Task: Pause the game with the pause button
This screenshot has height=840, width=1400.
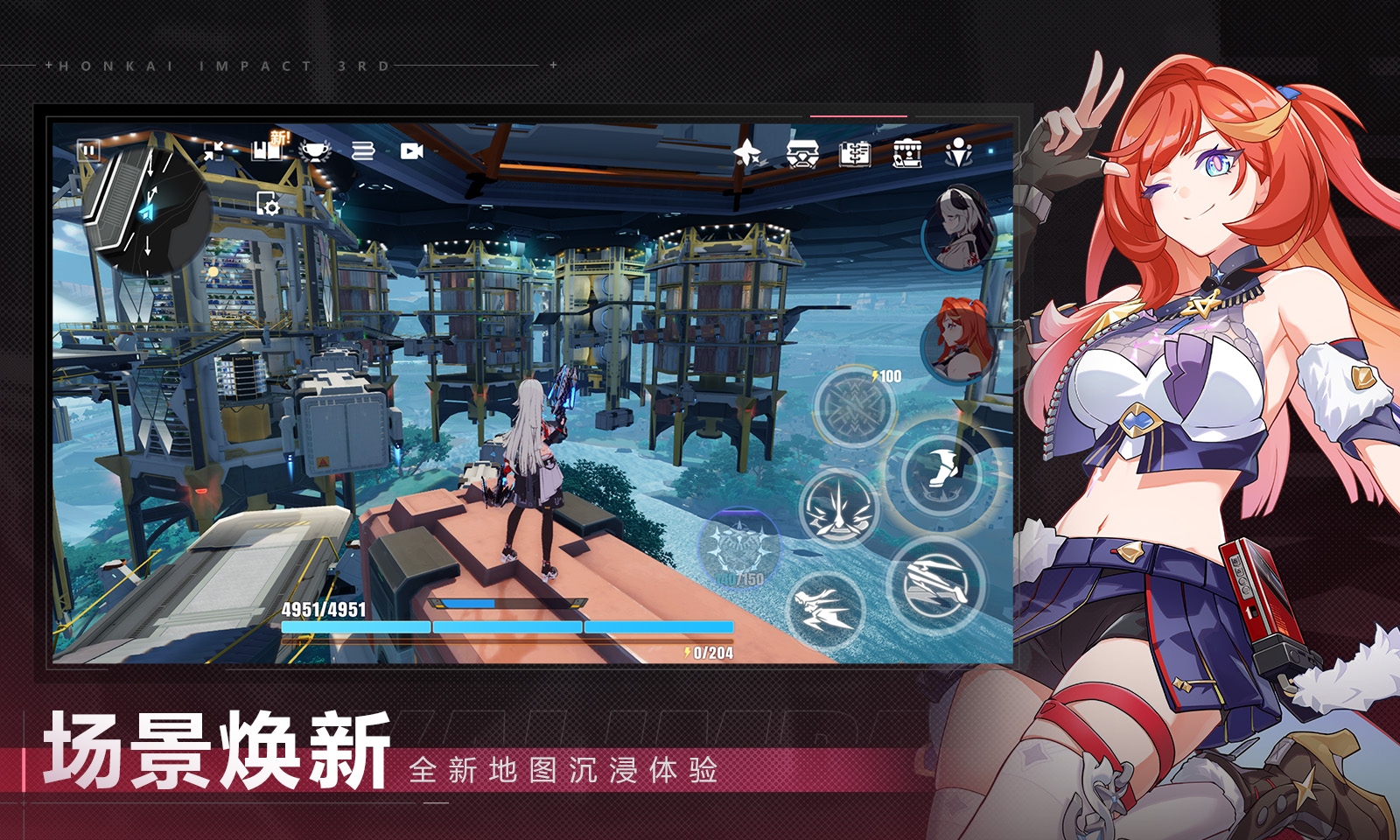Action: click(x=88, y=150)
